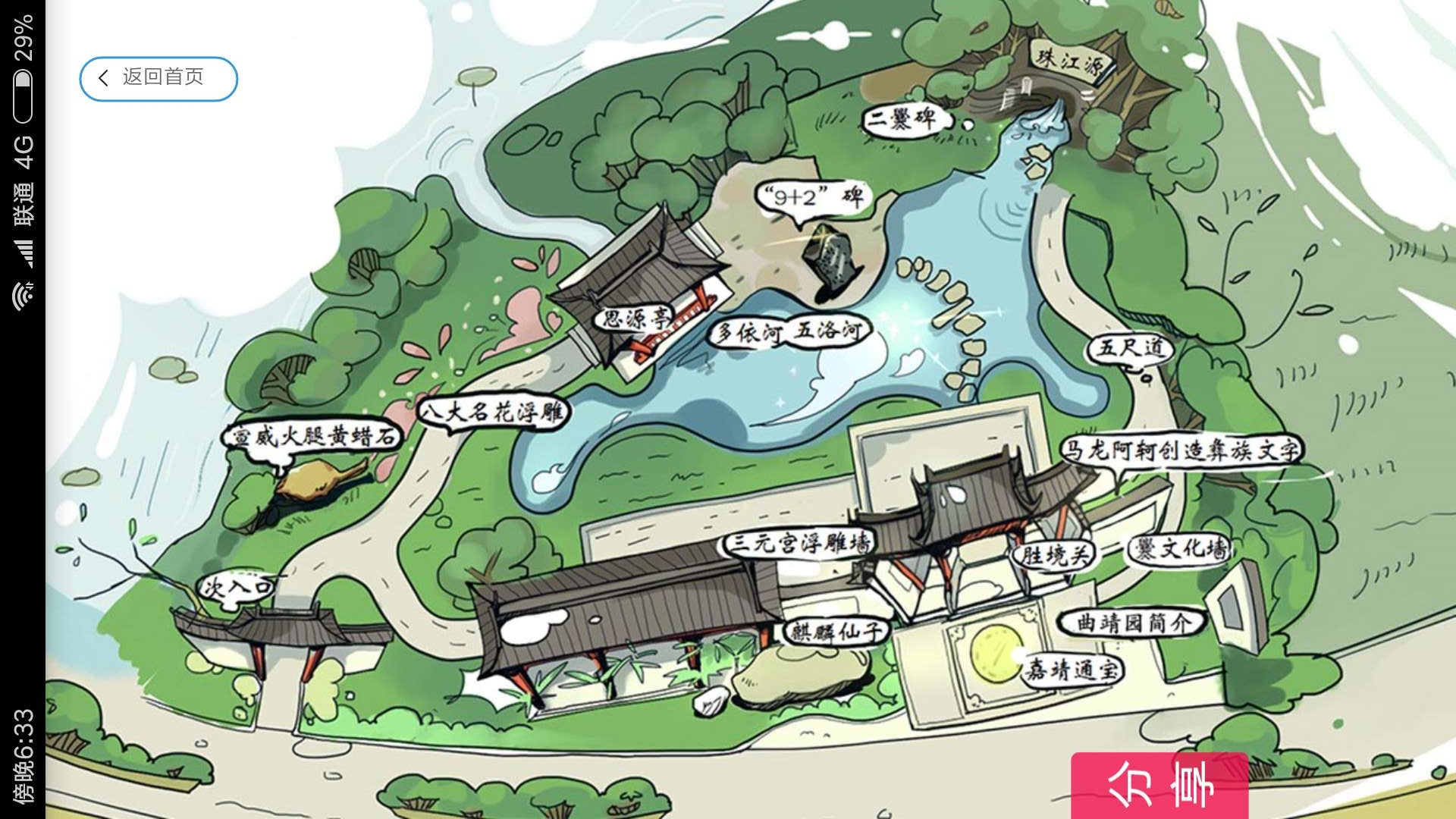This screenshot has width=1456, height=819.
Task: Tap the 五尺道 marker bubble
Action: (1130, 348)
